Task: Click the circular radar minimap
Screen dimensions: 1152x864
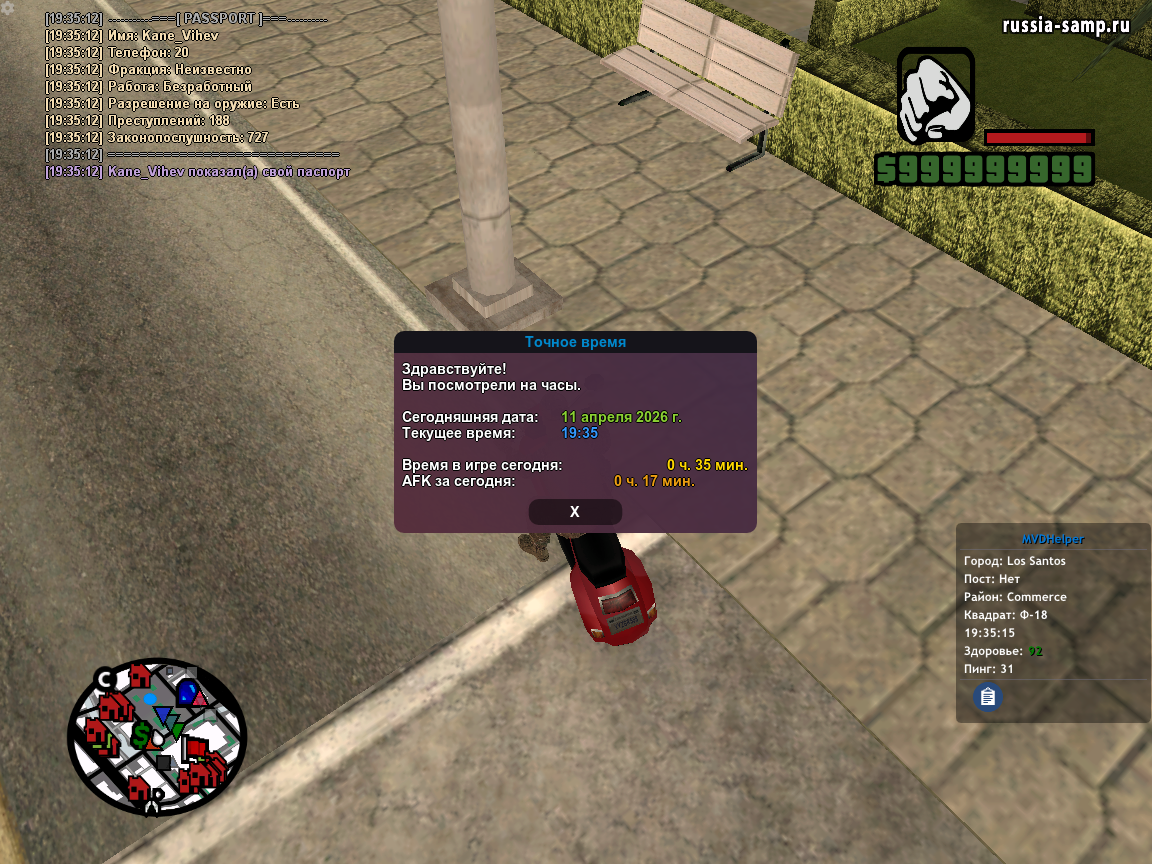Action: [157, 736]
